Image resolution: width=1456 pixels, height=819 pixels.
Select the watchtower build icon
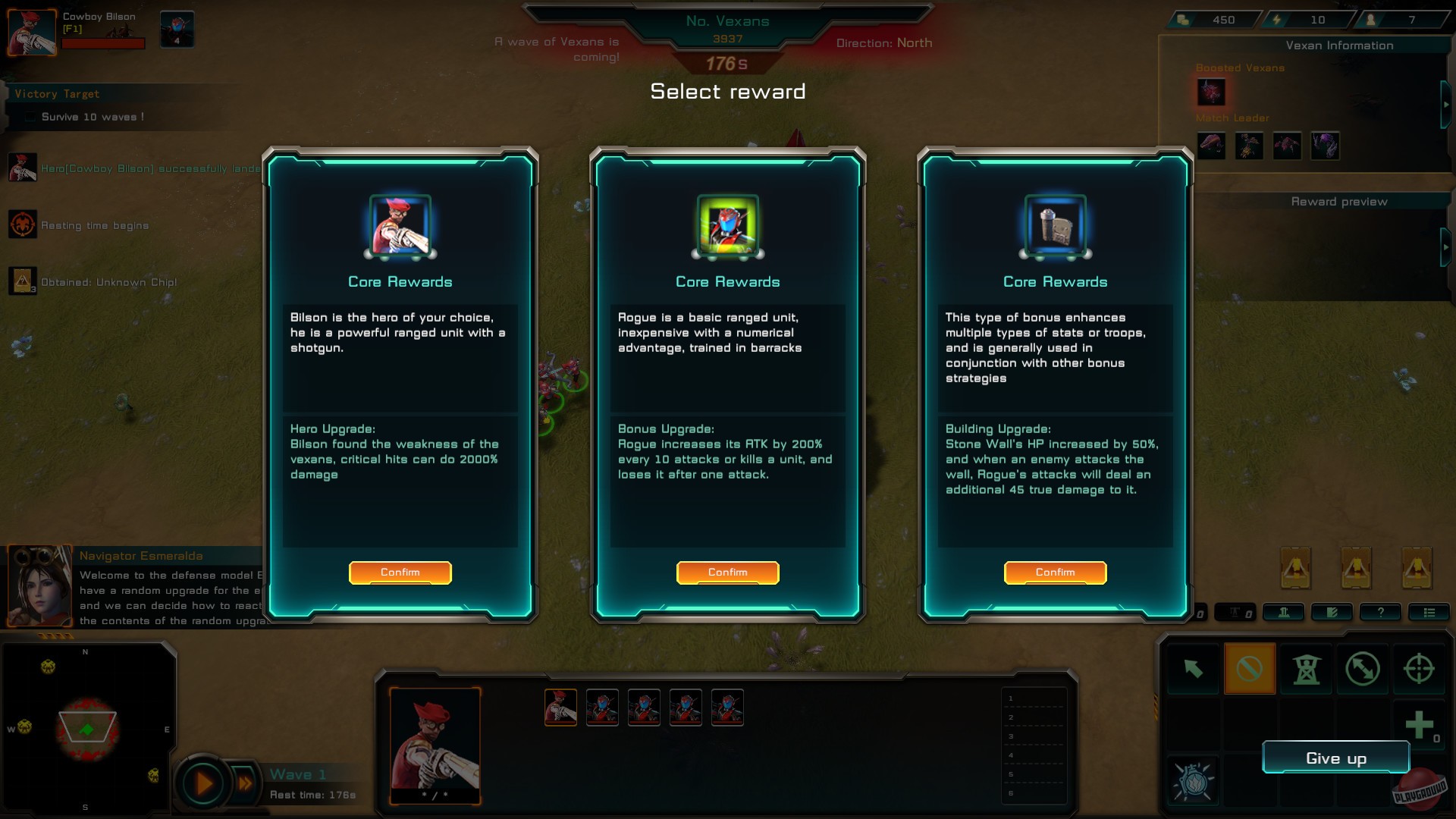(1307, 670)
